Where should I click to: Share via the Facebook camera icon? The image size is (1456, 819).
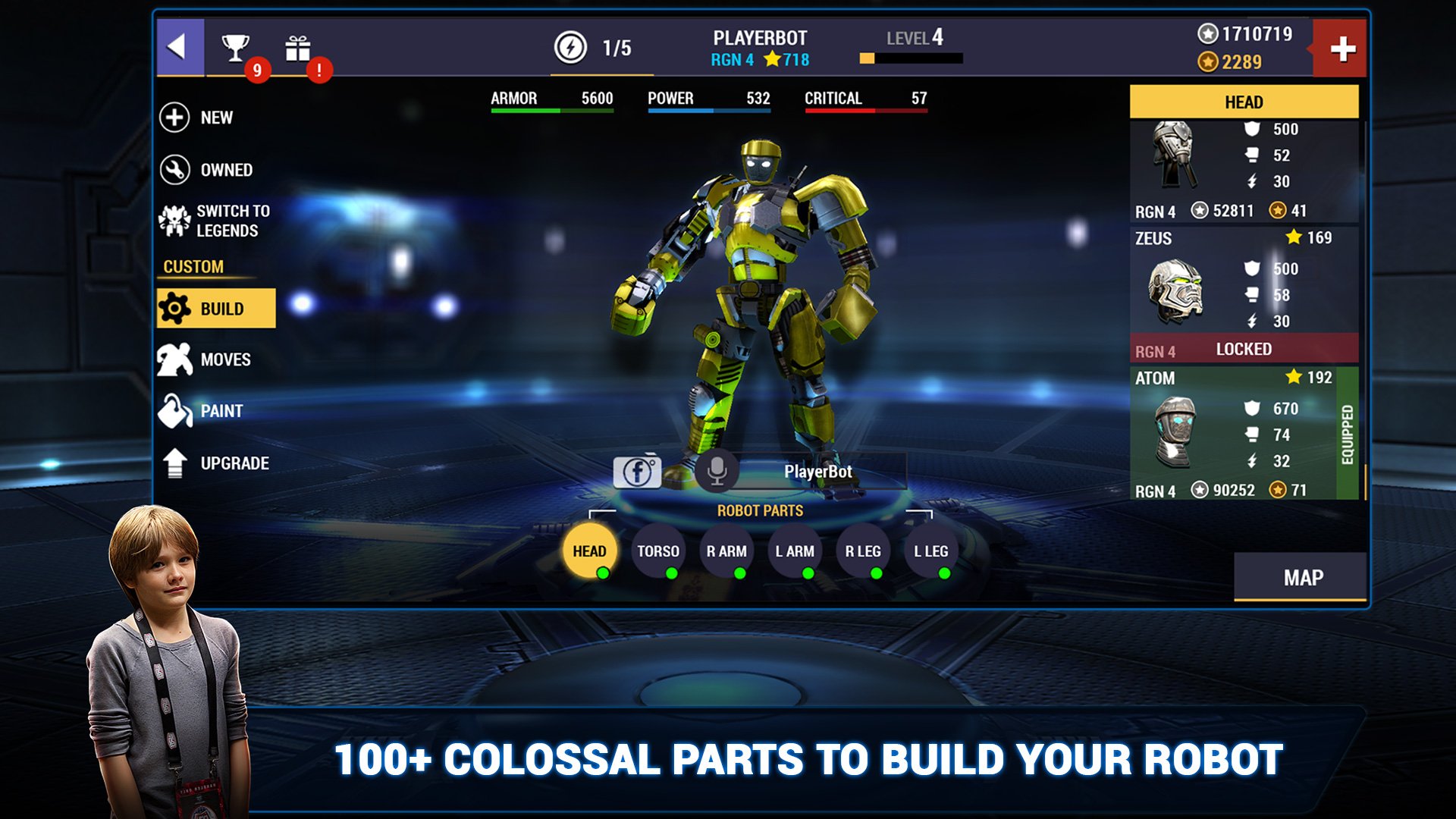coord(637,472)
